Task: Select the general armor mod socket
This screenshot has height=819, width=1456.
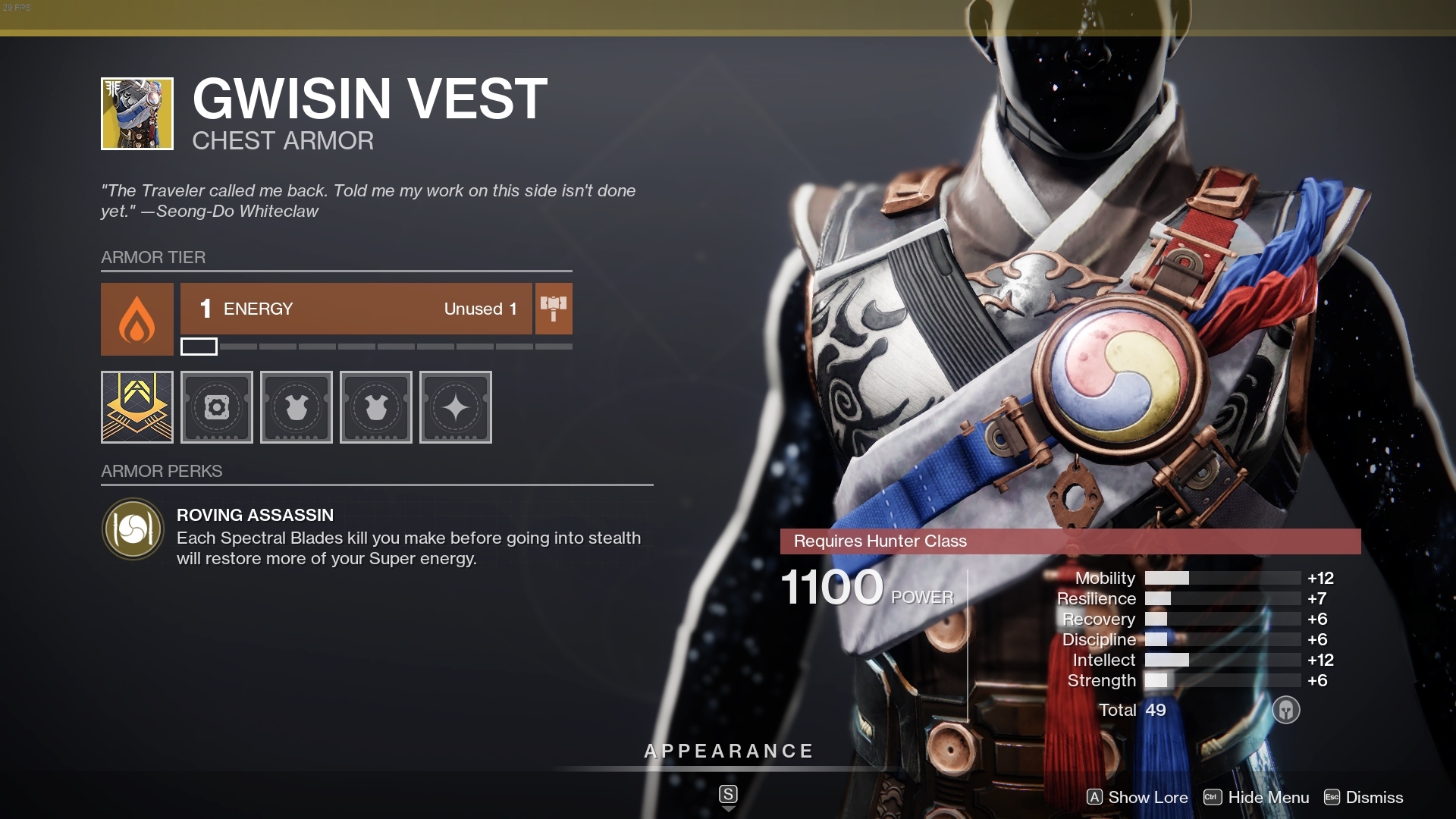Action: (x=216, y=407)
